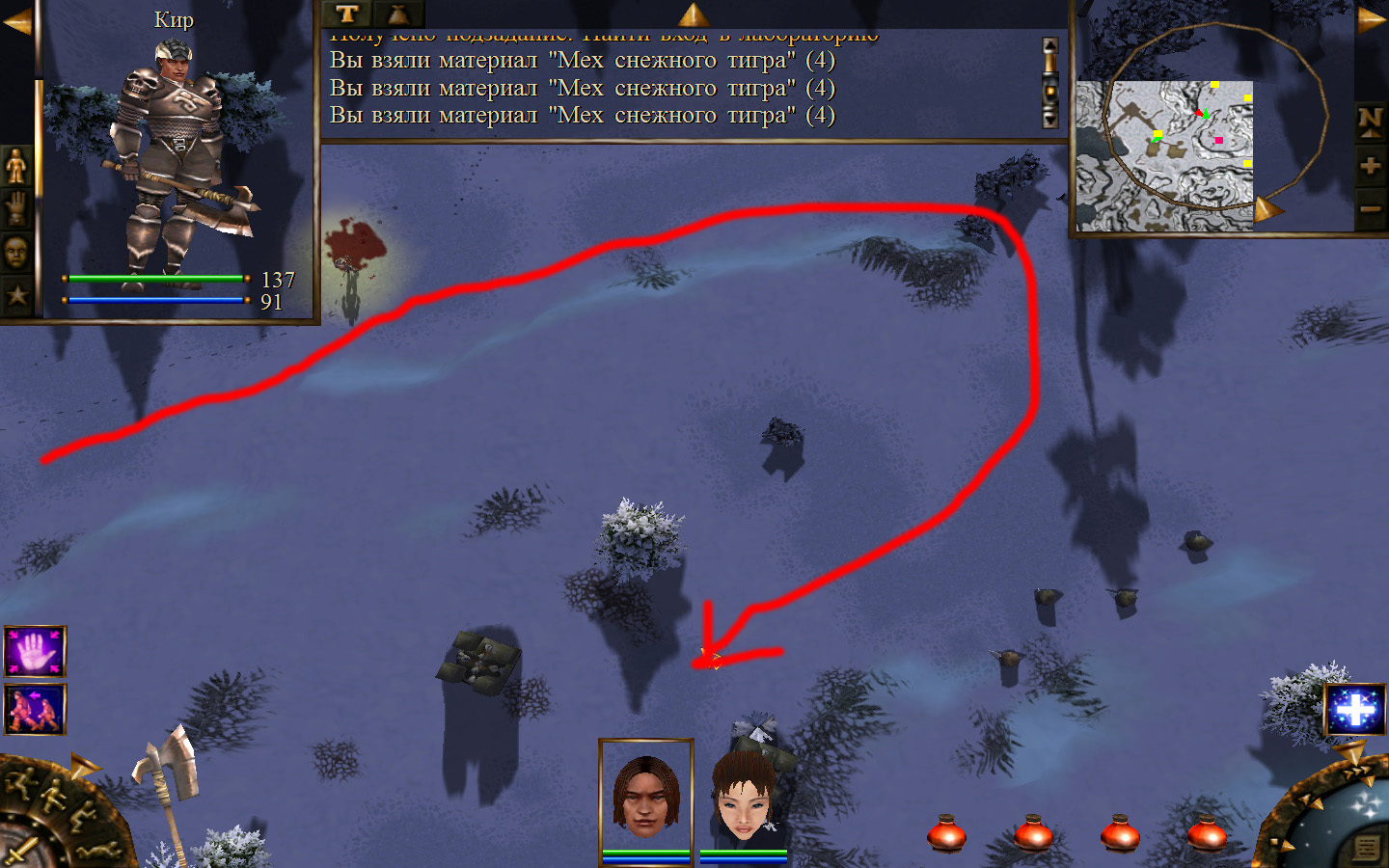Use the first red potion
The width and height of the screenshot is (1389, 868).
click(946, 832)
